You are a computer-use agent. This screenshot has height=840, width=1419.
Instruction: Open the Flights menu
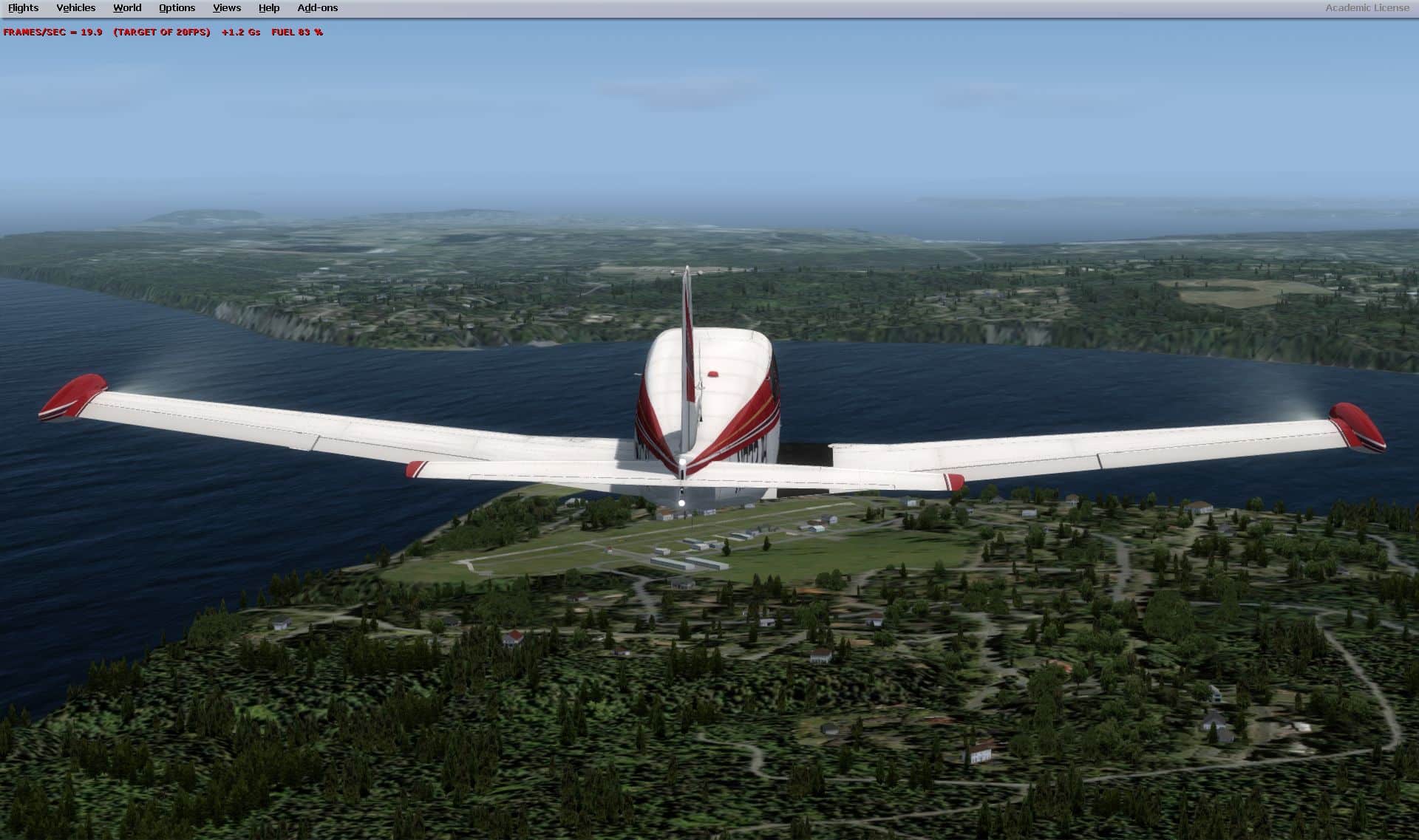point(23,8)
